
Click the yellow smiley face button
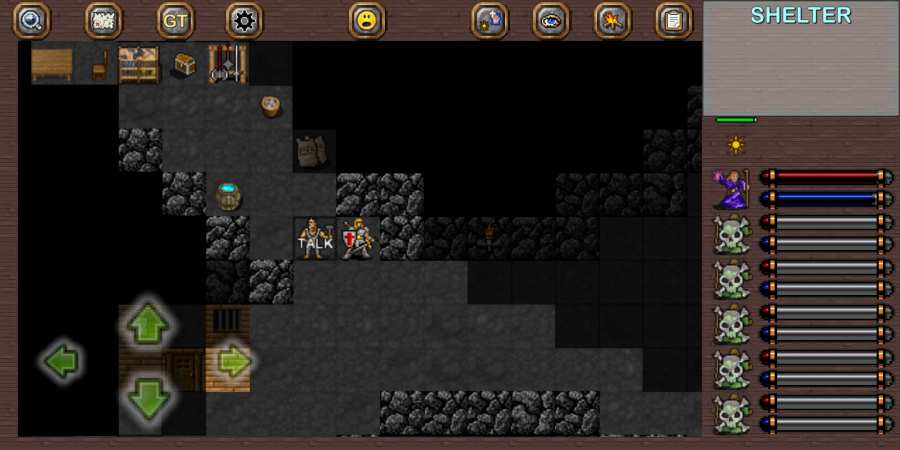367,20
